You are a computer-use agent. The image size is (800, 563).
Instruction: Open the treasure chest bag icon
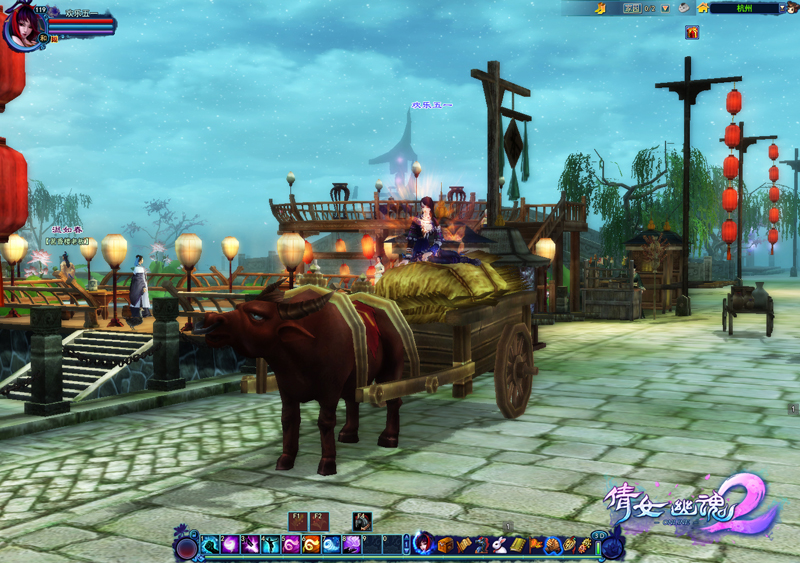point(446,545)
